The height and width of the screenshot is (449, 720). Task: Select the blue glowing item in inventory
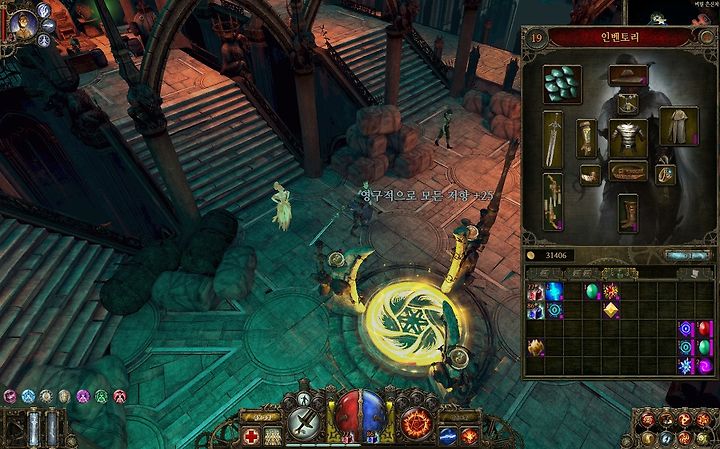[x=554, y=293]
